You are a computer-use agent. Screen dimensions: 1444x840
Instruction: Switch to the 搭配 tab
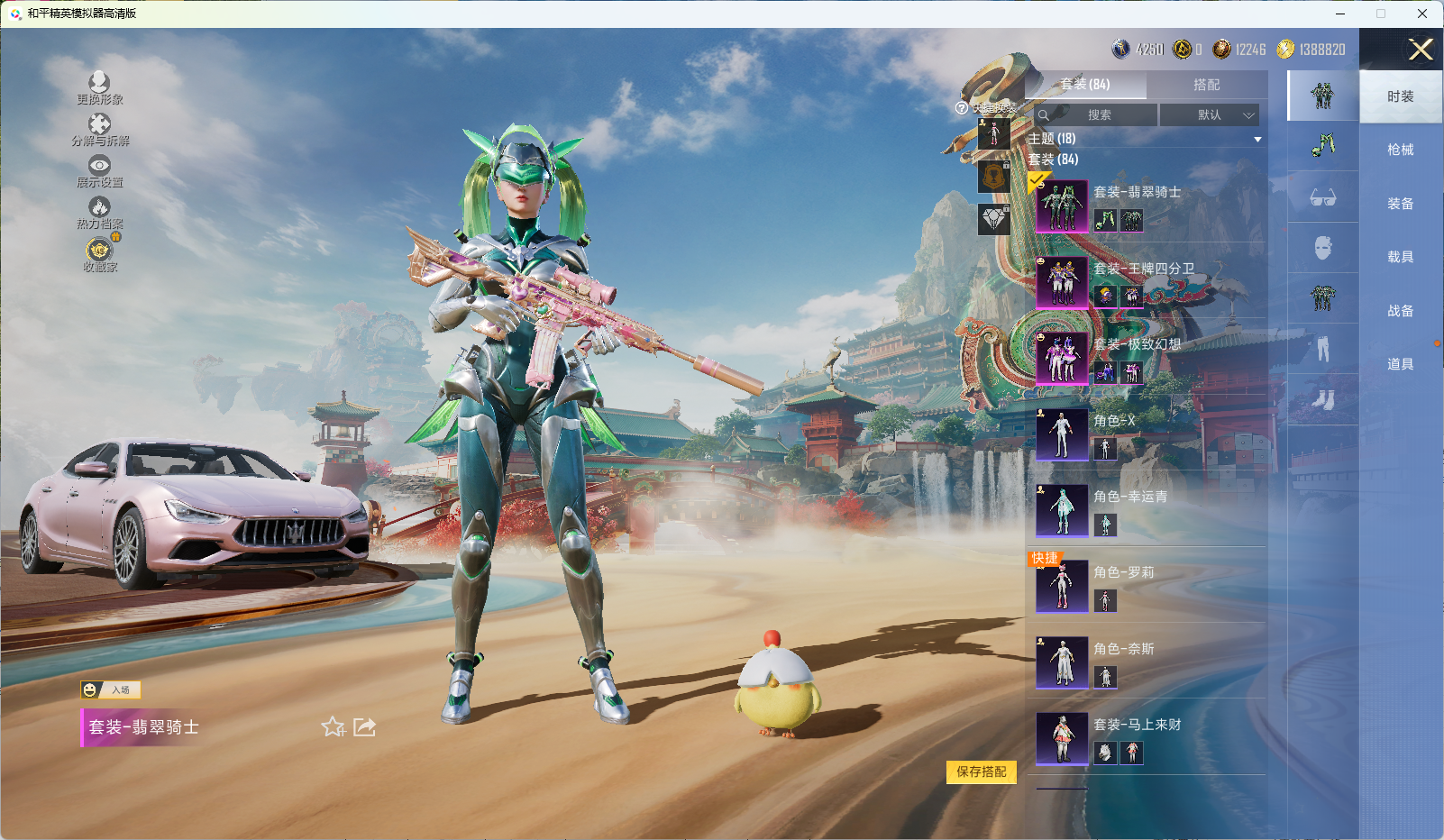pyautogui.click(x=1206, y=85)
